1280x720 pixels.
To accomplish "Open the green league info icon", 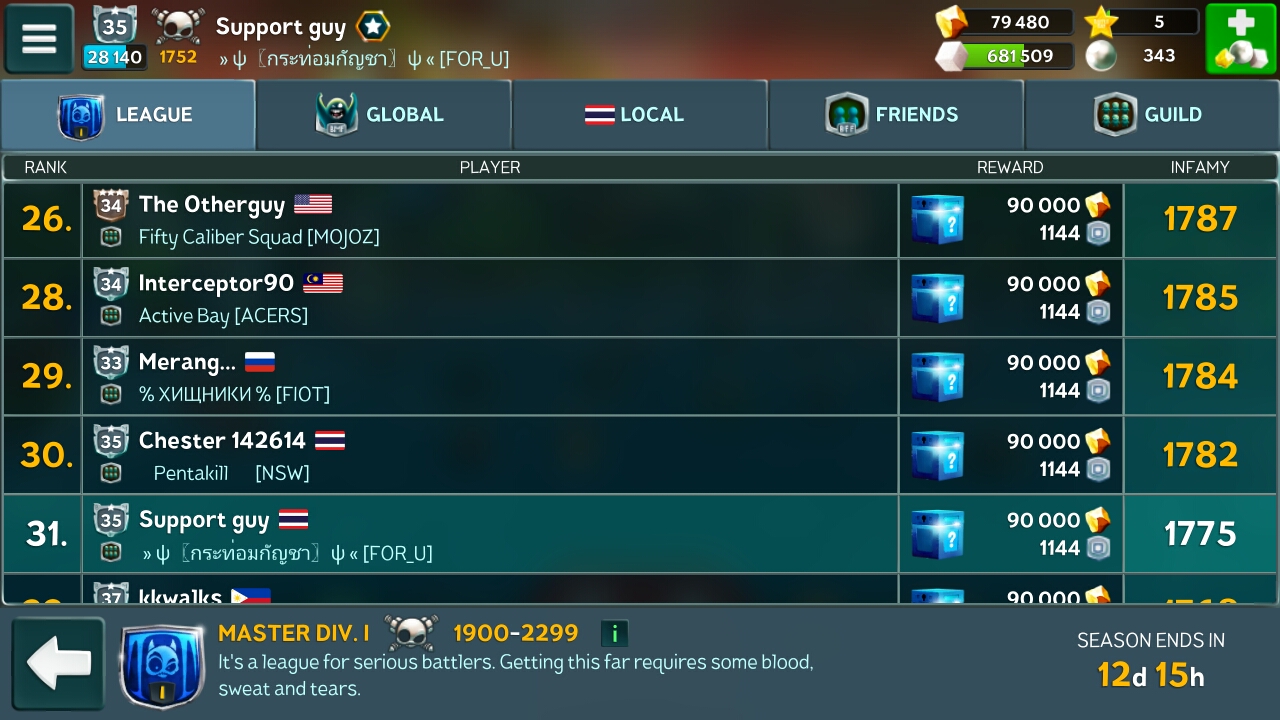I will pos(614,633).
